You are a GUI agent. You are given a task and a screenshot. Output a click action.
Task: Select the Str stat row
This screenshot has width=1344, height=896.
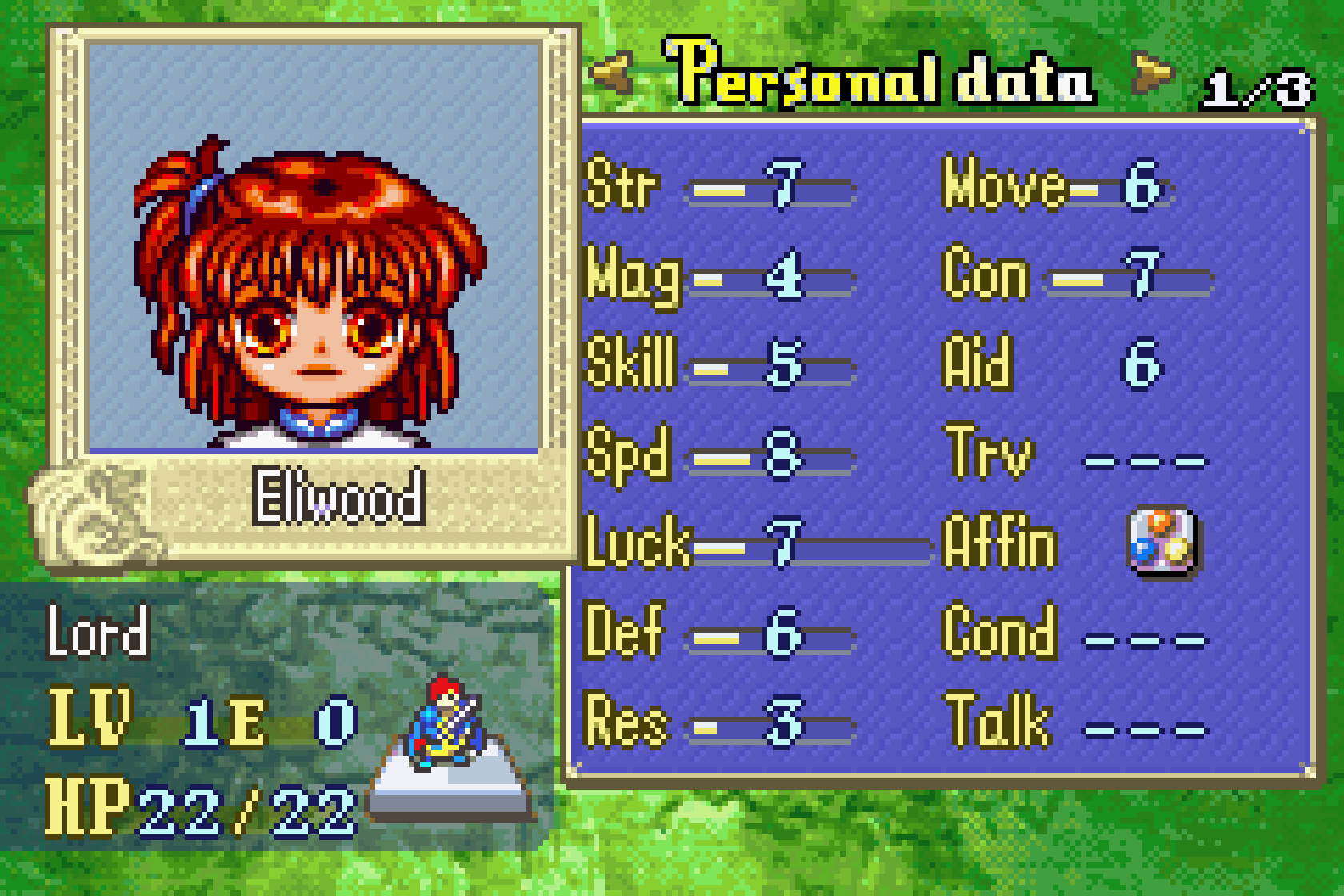[720, 187]
